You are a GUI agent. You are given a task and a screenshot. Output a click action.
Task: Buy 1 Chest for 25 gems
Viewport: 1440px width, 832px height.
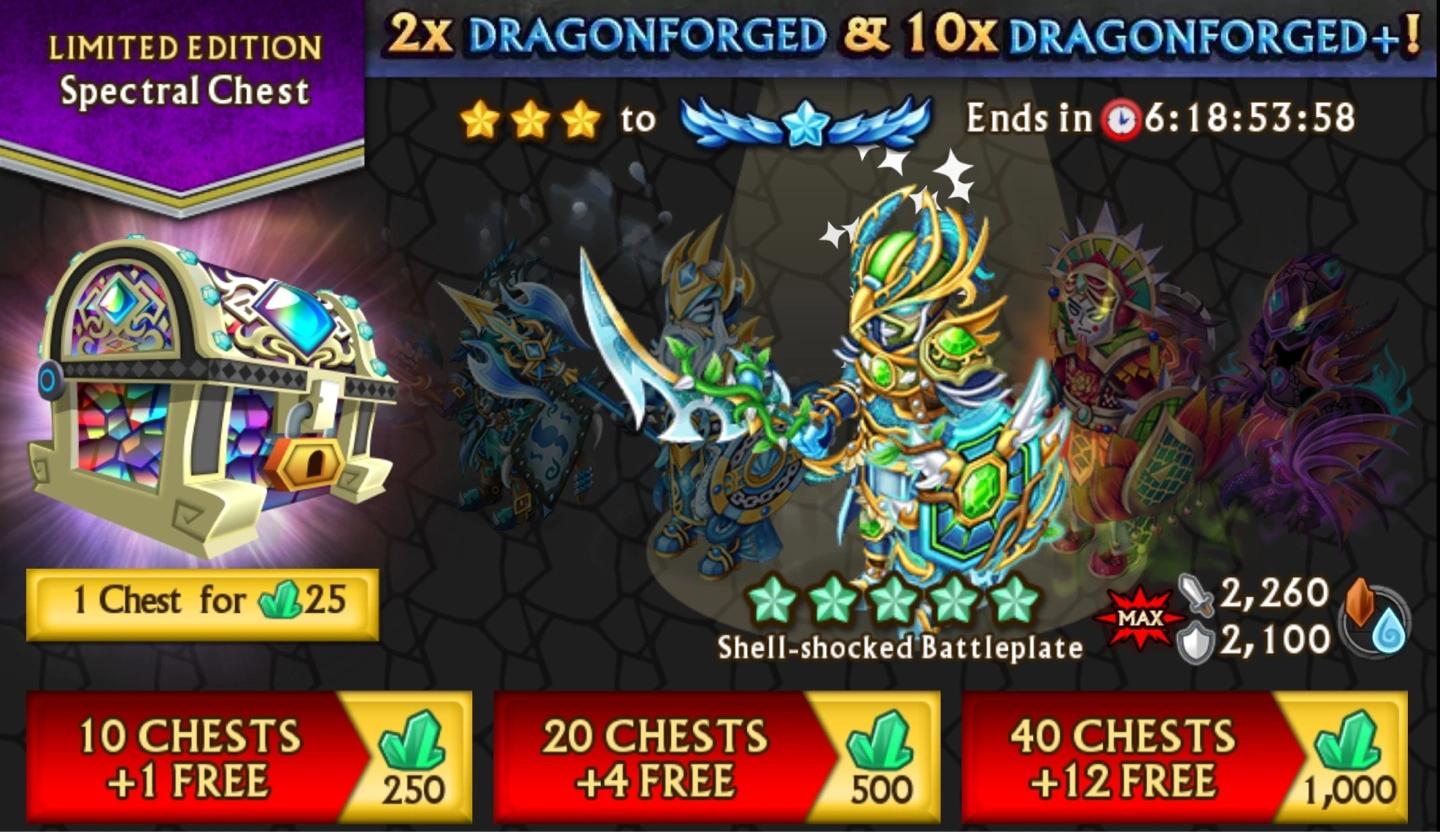tap(202, 602)
